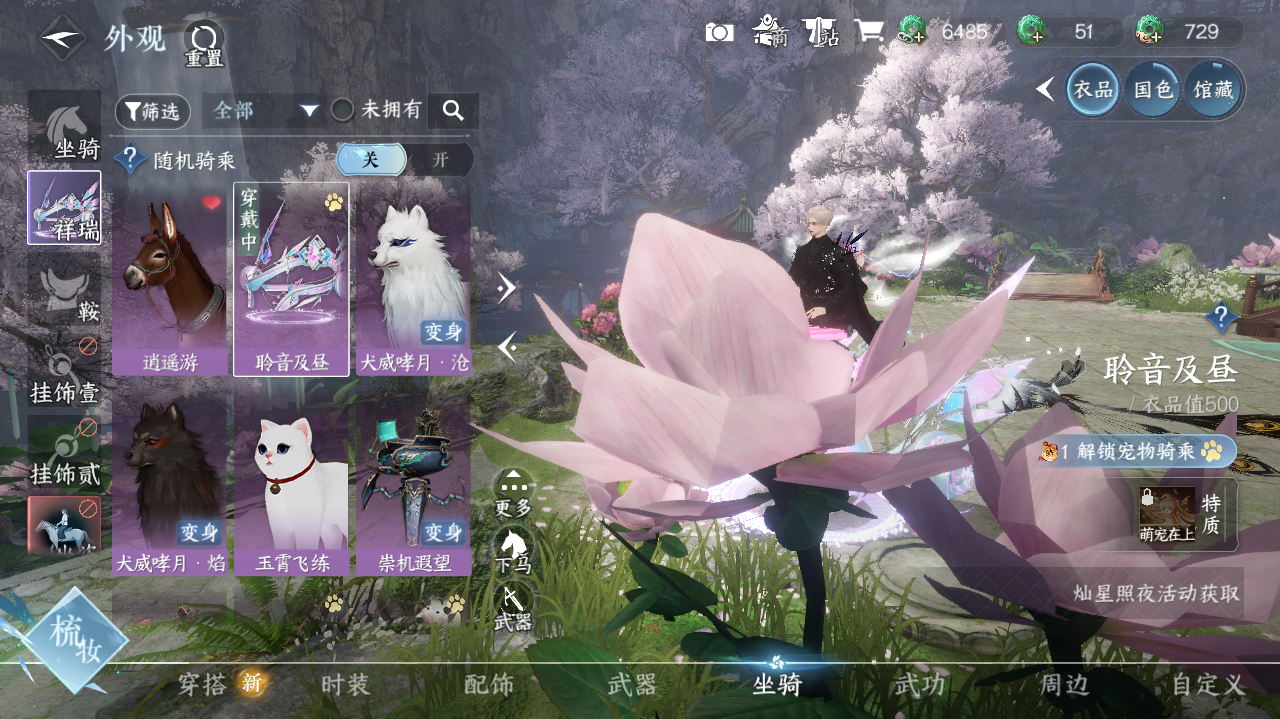Switch to the 时装 fashion tab

pos(346,685)
